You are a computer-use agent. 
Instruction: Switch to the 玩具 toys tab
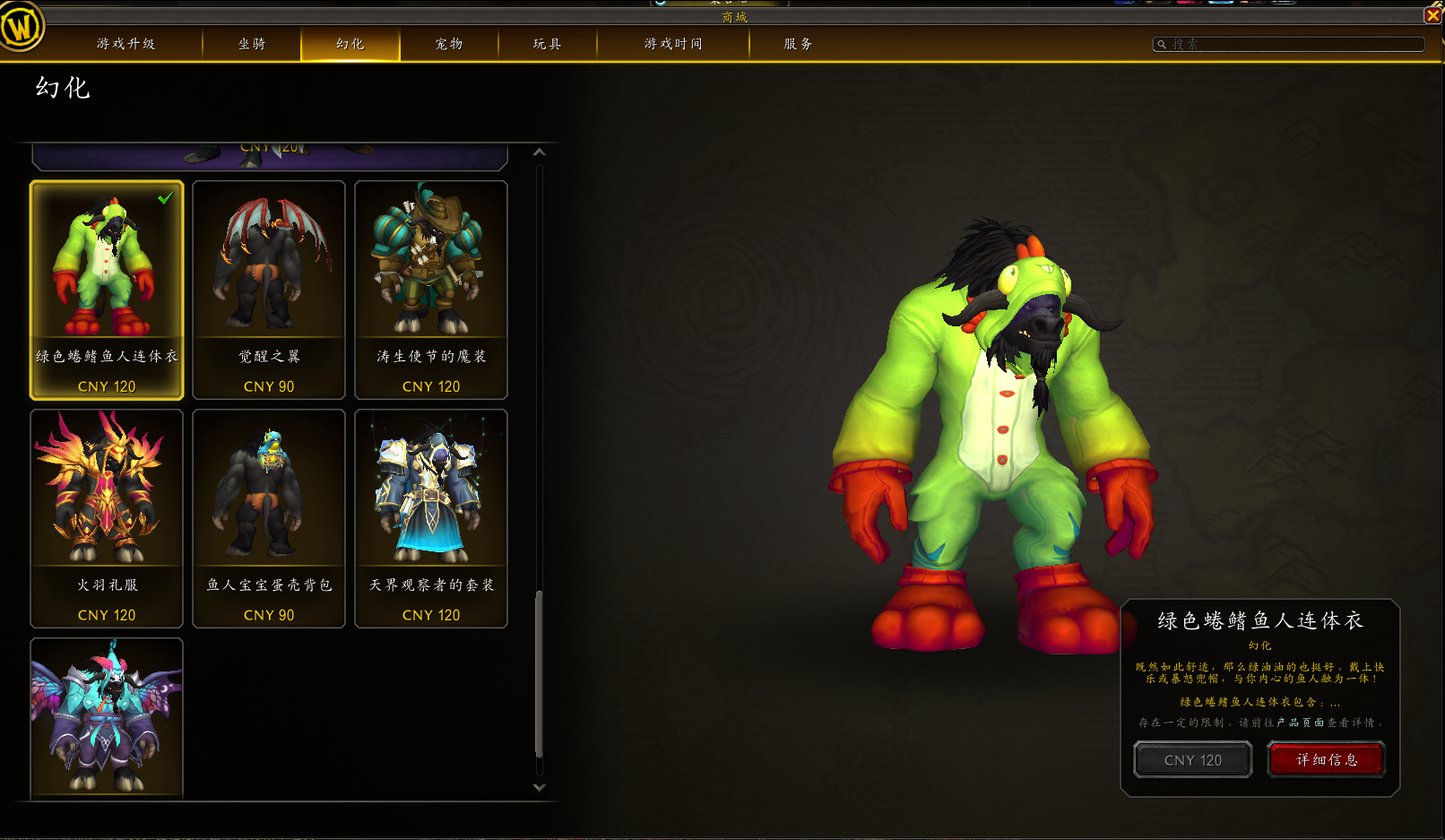547,44
